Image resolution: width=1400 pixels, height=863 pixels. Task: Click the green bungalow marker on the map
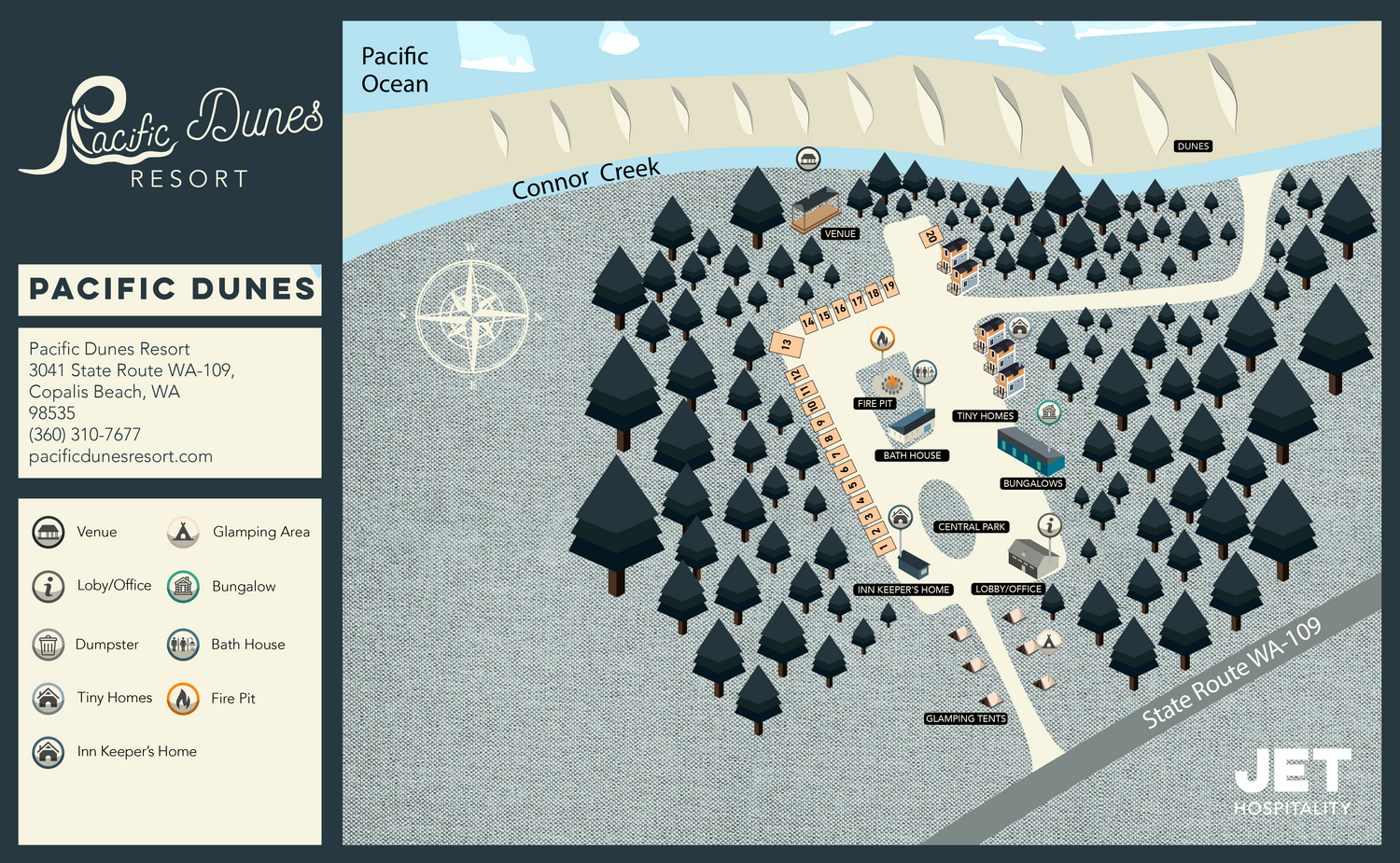pyautogui.click(x=1049, y=411)
